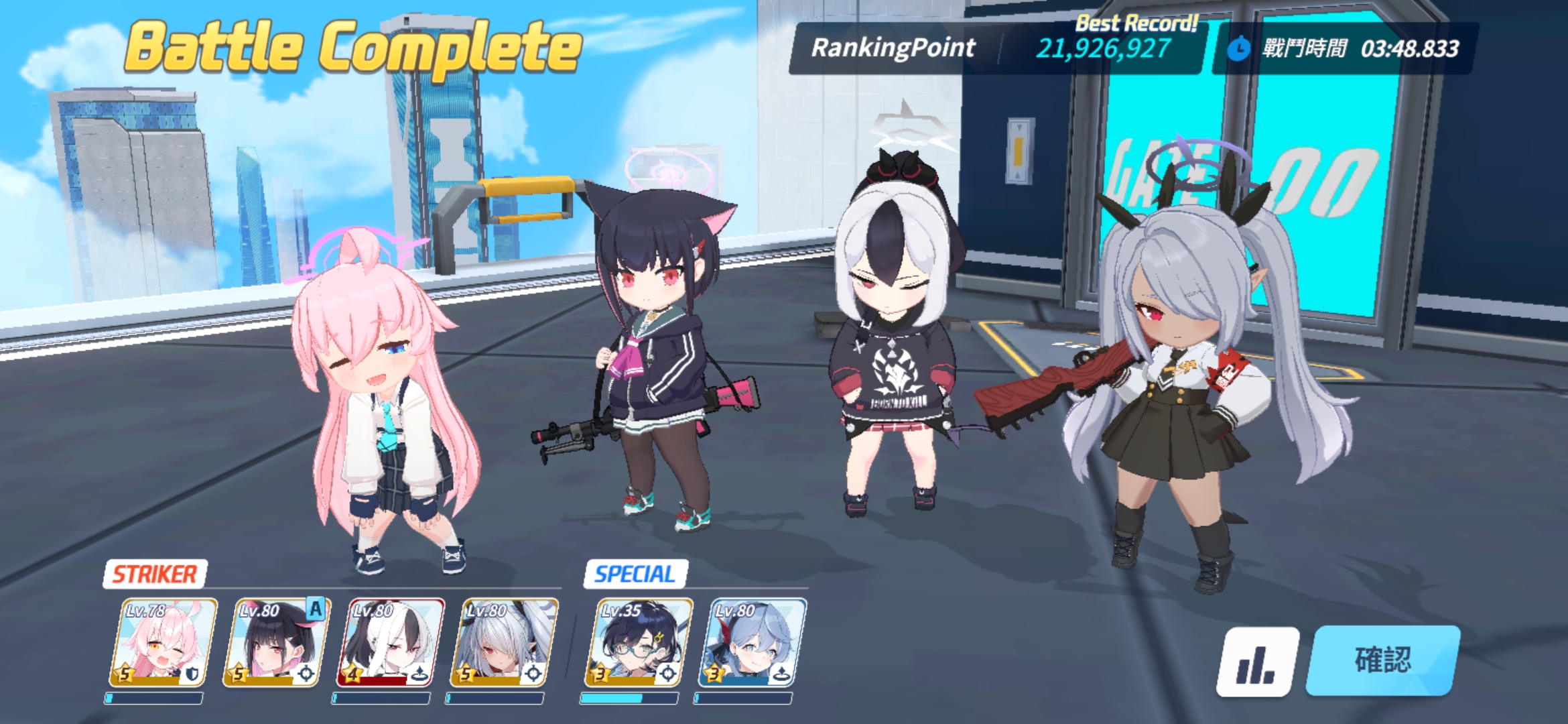Open the battle statistics bar chart

(x=1256, y=662)
